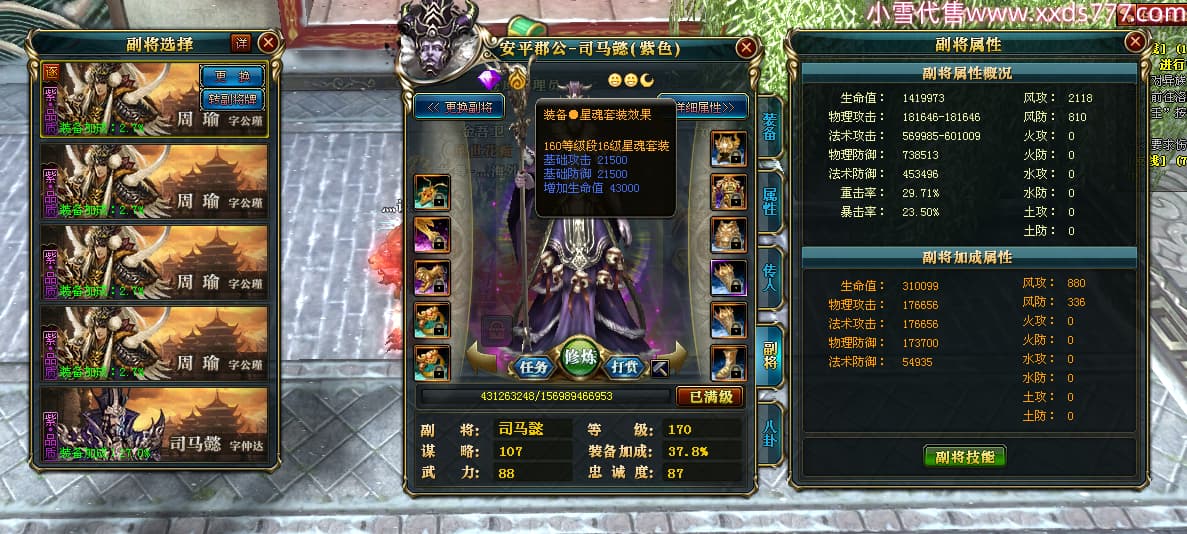
Task: Click the 打赏 reward button
Action: pos(625,367)
